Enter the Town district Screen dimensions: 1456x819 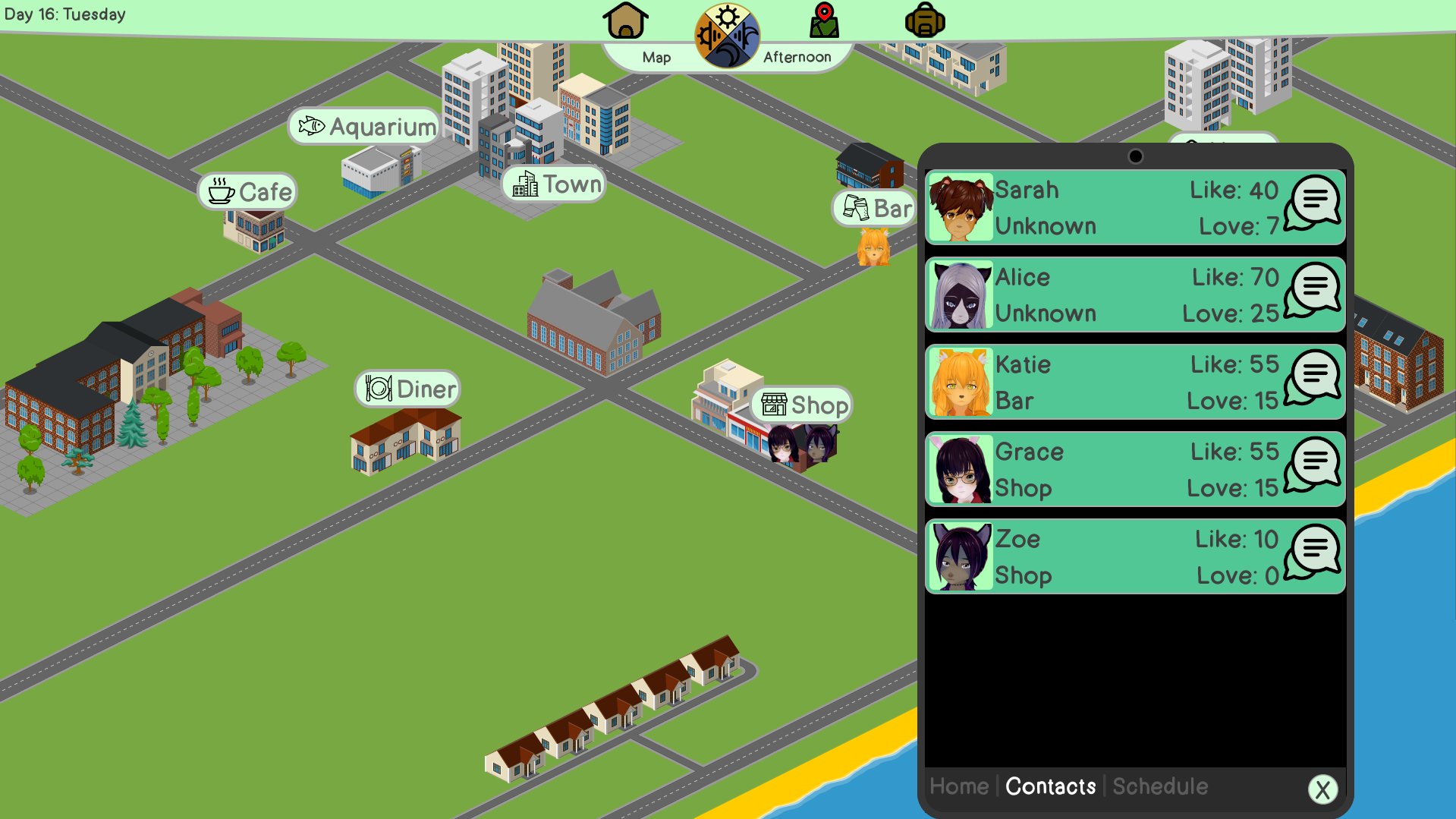point(553,183)
